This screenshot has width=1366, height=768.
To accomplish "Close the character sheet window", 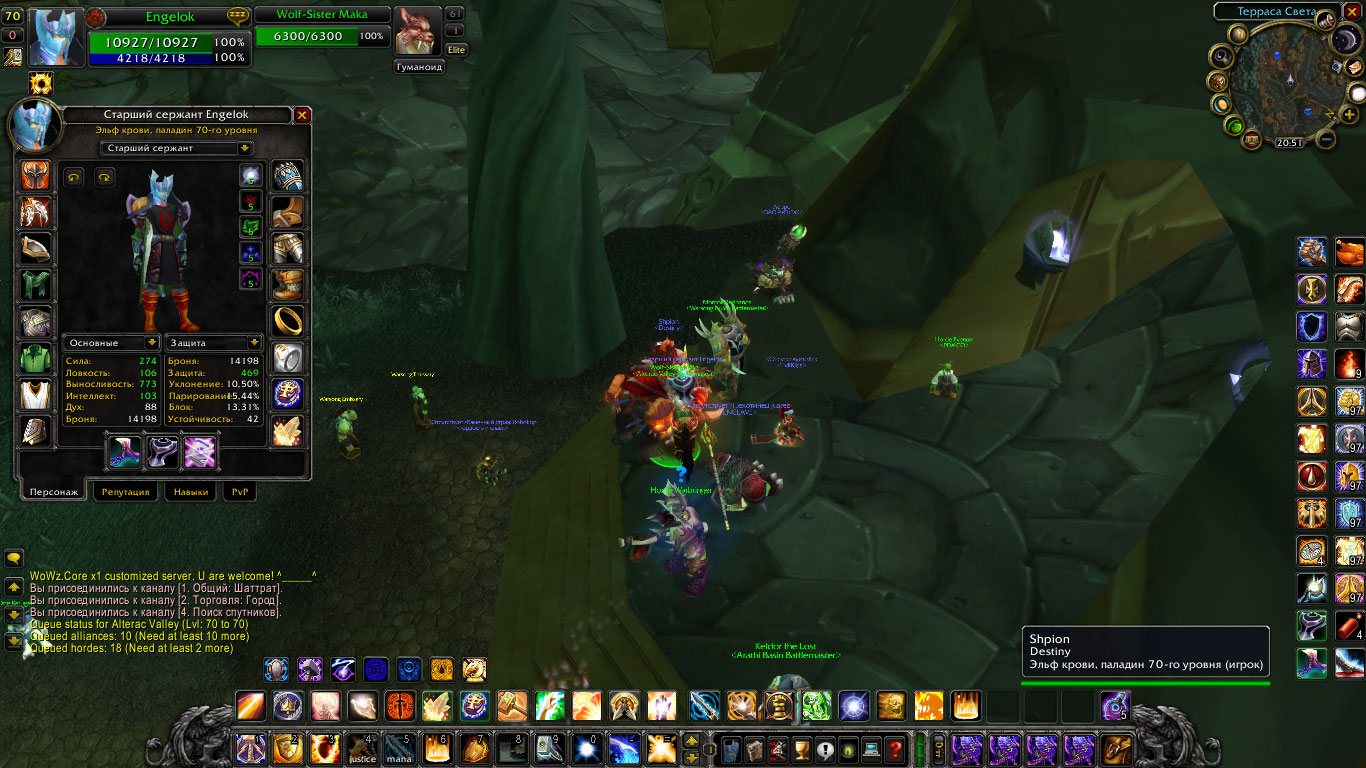I will pos(302,115).
